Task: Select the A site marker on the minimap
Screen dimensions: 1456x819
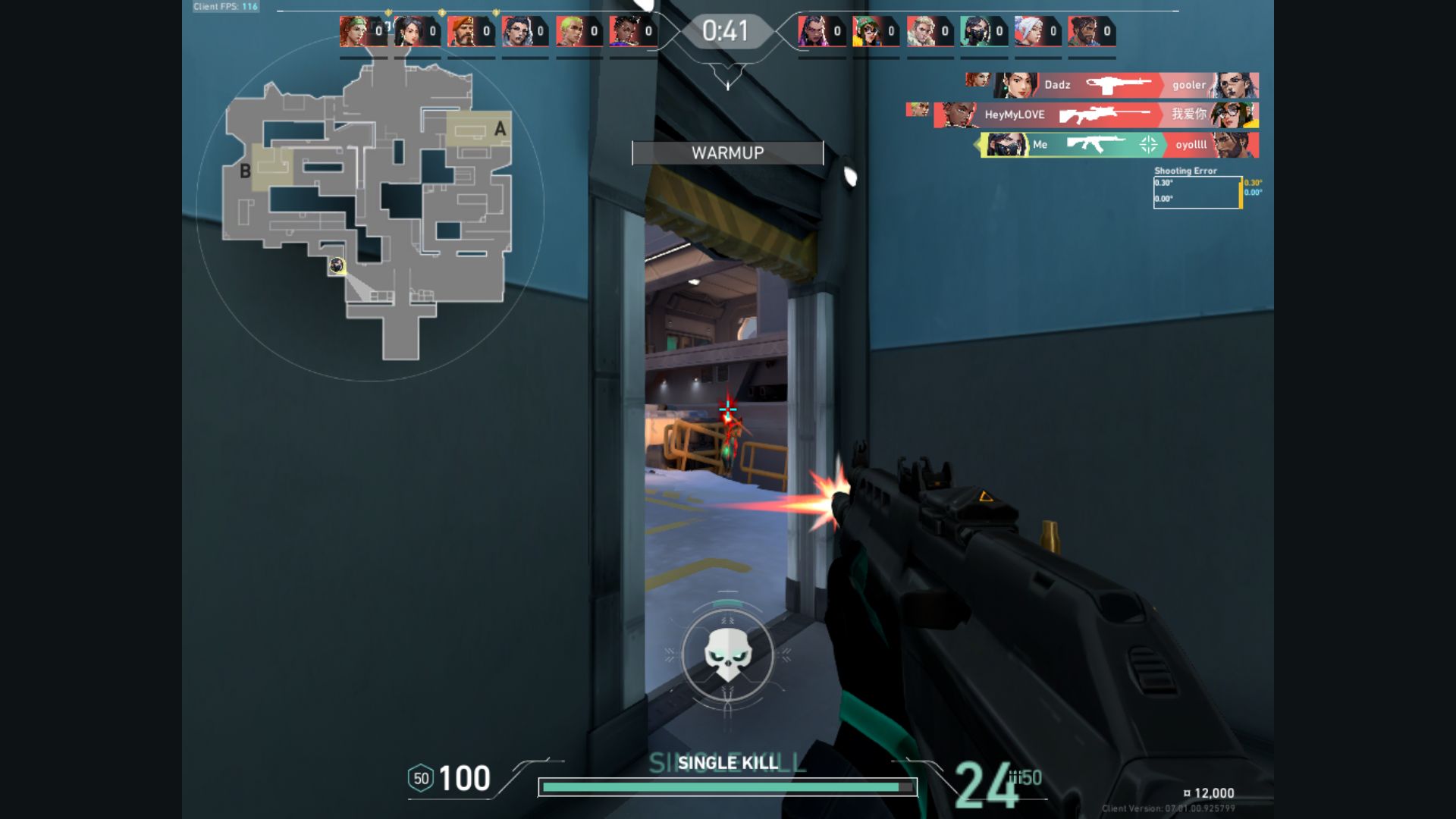Action: coord(500,129)
